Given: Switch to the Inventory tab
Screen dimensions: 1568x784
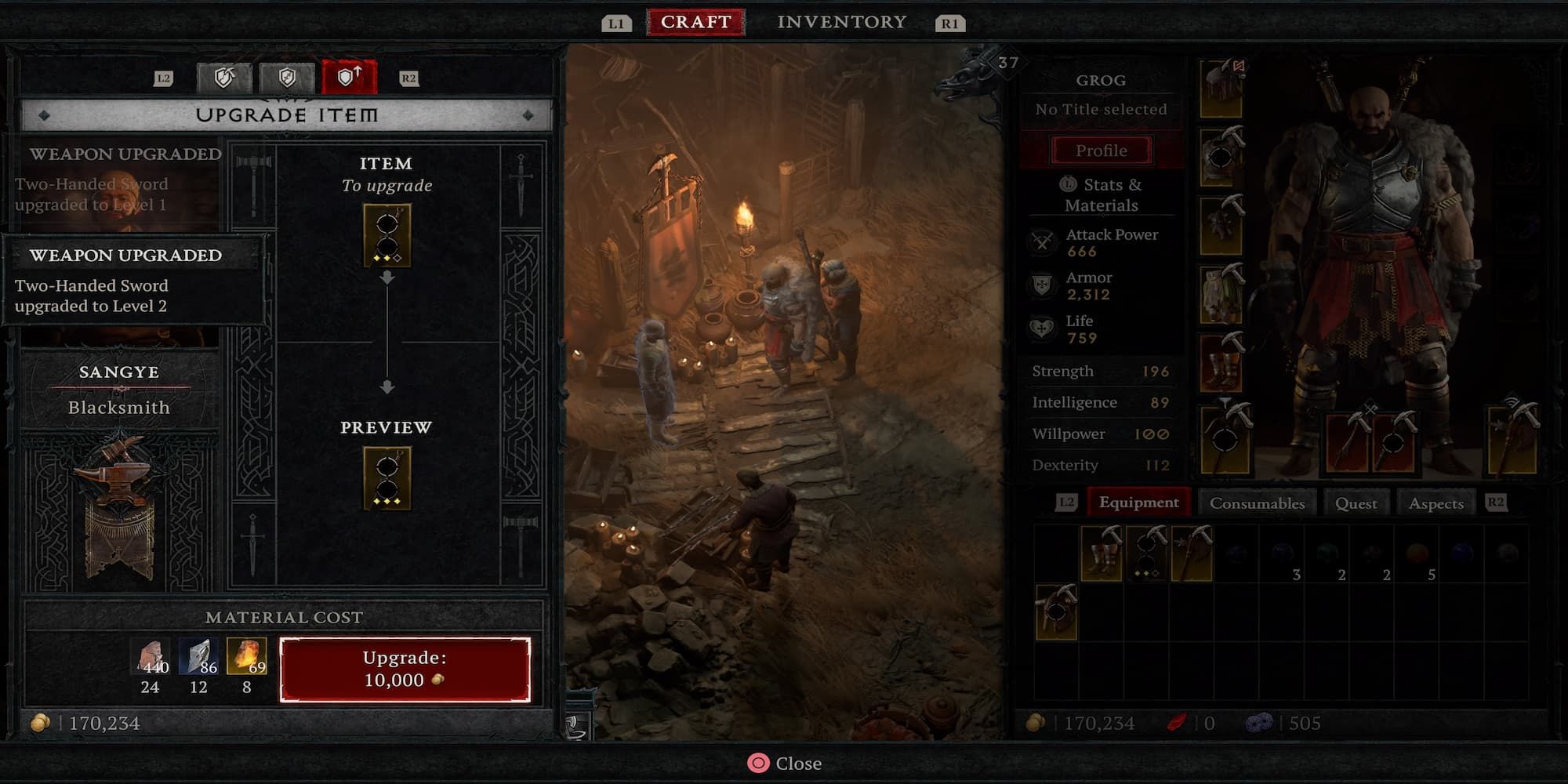Looking at the screenshot, I should [x=840, y=20].
